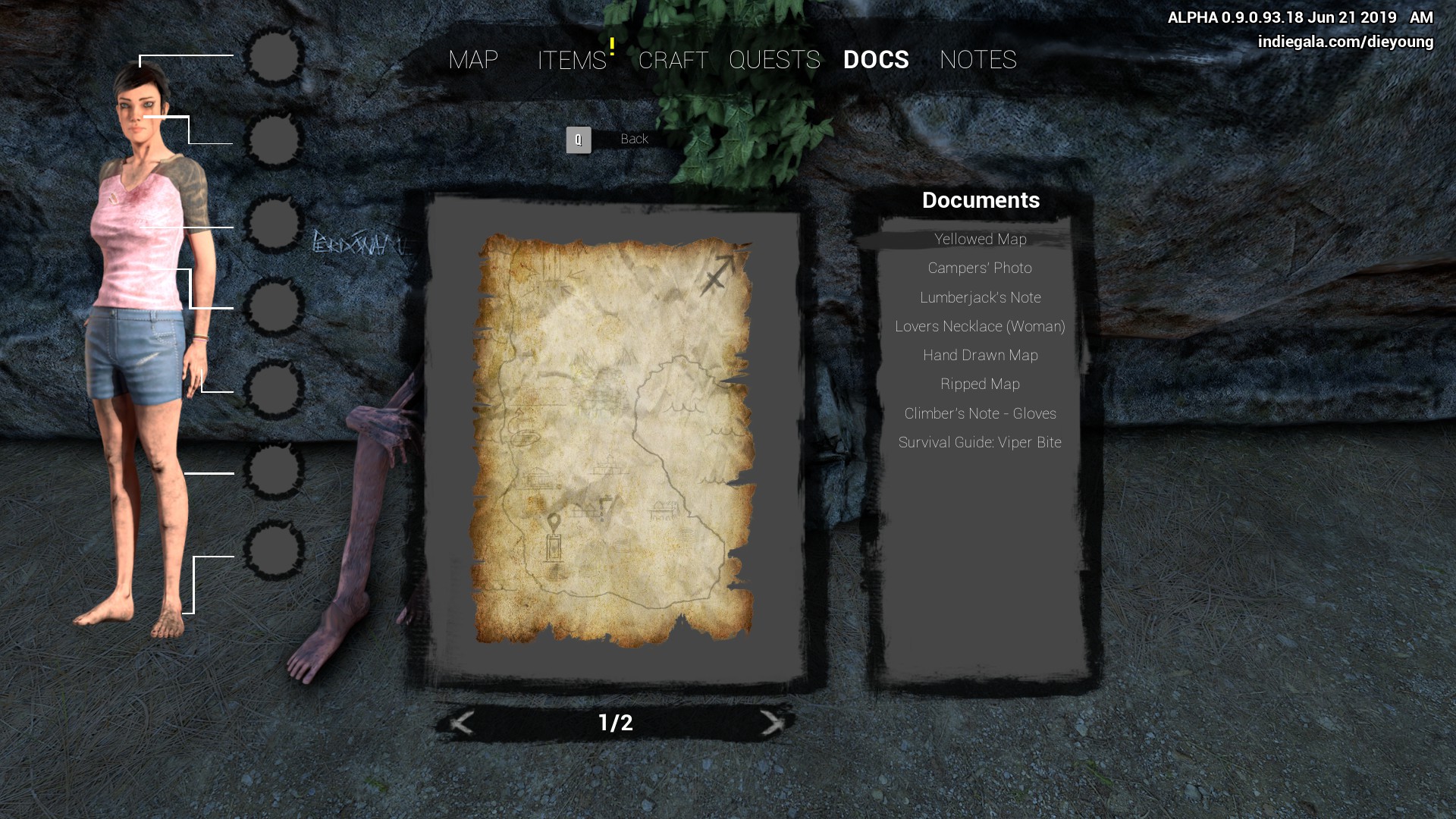Show the QUESTS tab
This screenshot has width=1456, height=819.
774,60
